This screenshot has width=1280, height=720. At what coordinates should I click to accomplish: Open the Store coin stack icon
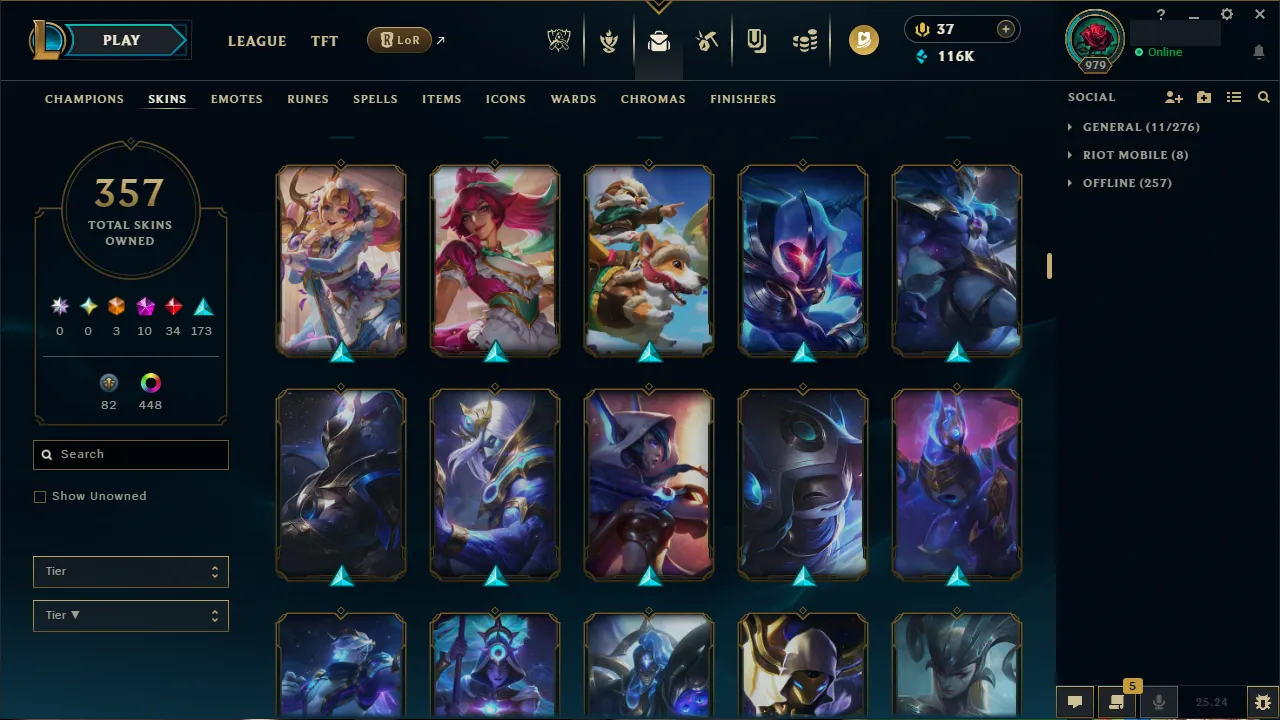tap(805, 41)
